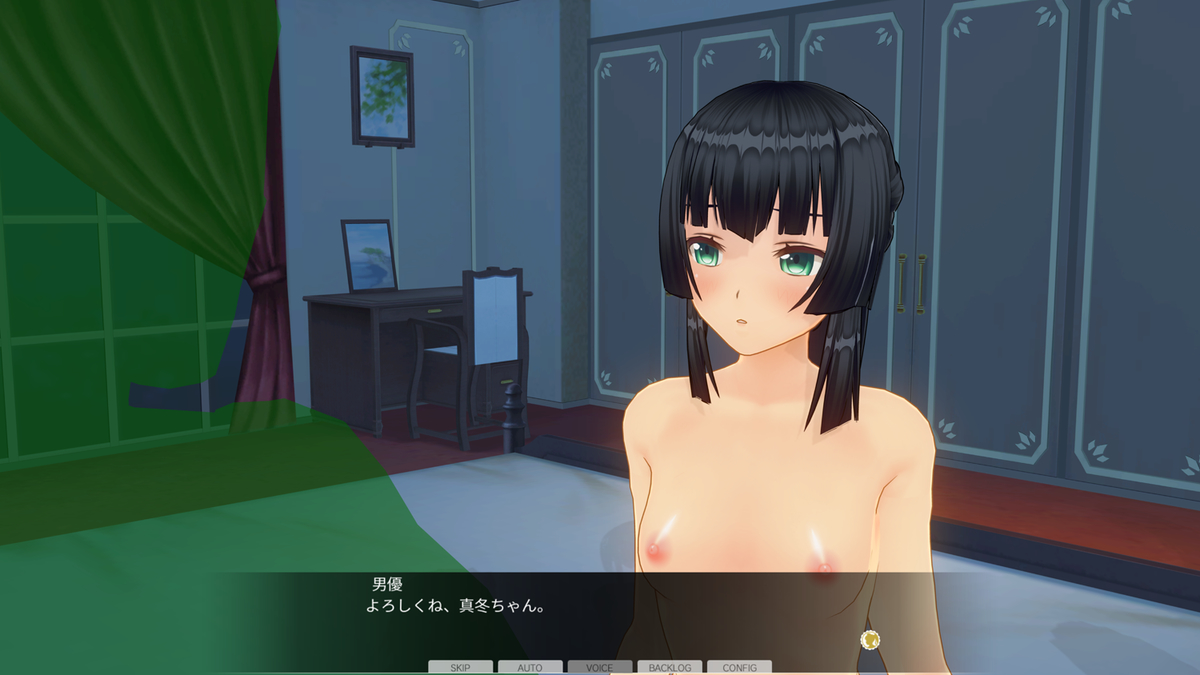Open the BACKLOG history

pos(670,667)
